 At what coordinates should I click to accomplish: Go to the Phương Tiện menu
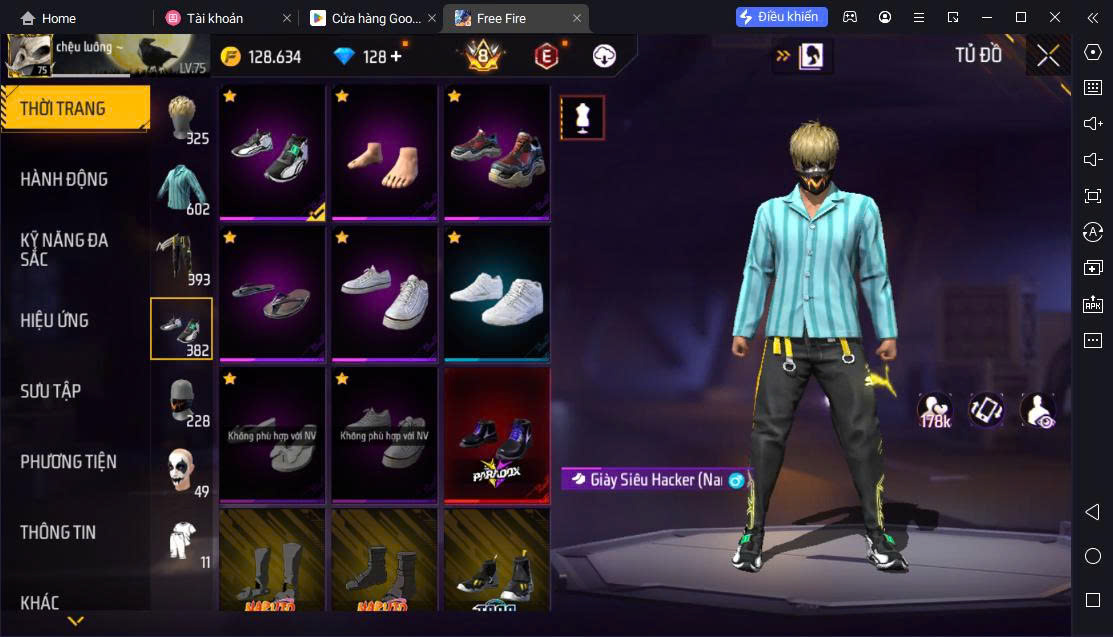68,462
